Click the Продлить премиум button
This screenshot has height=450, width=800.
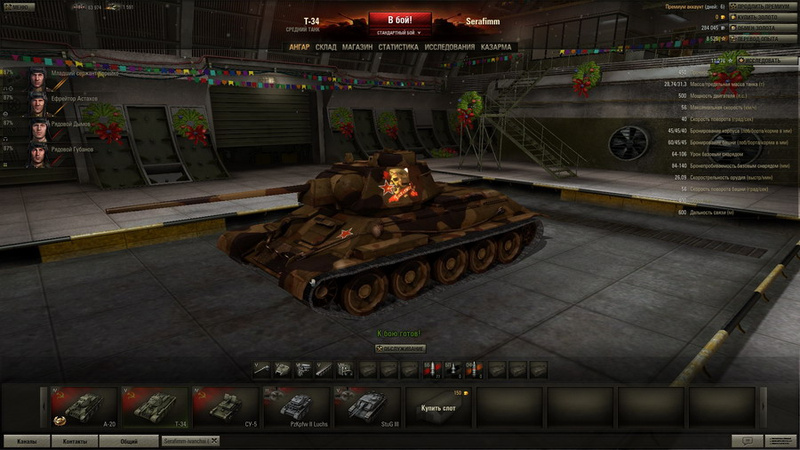pyautogui.click(x=763, y=6)
